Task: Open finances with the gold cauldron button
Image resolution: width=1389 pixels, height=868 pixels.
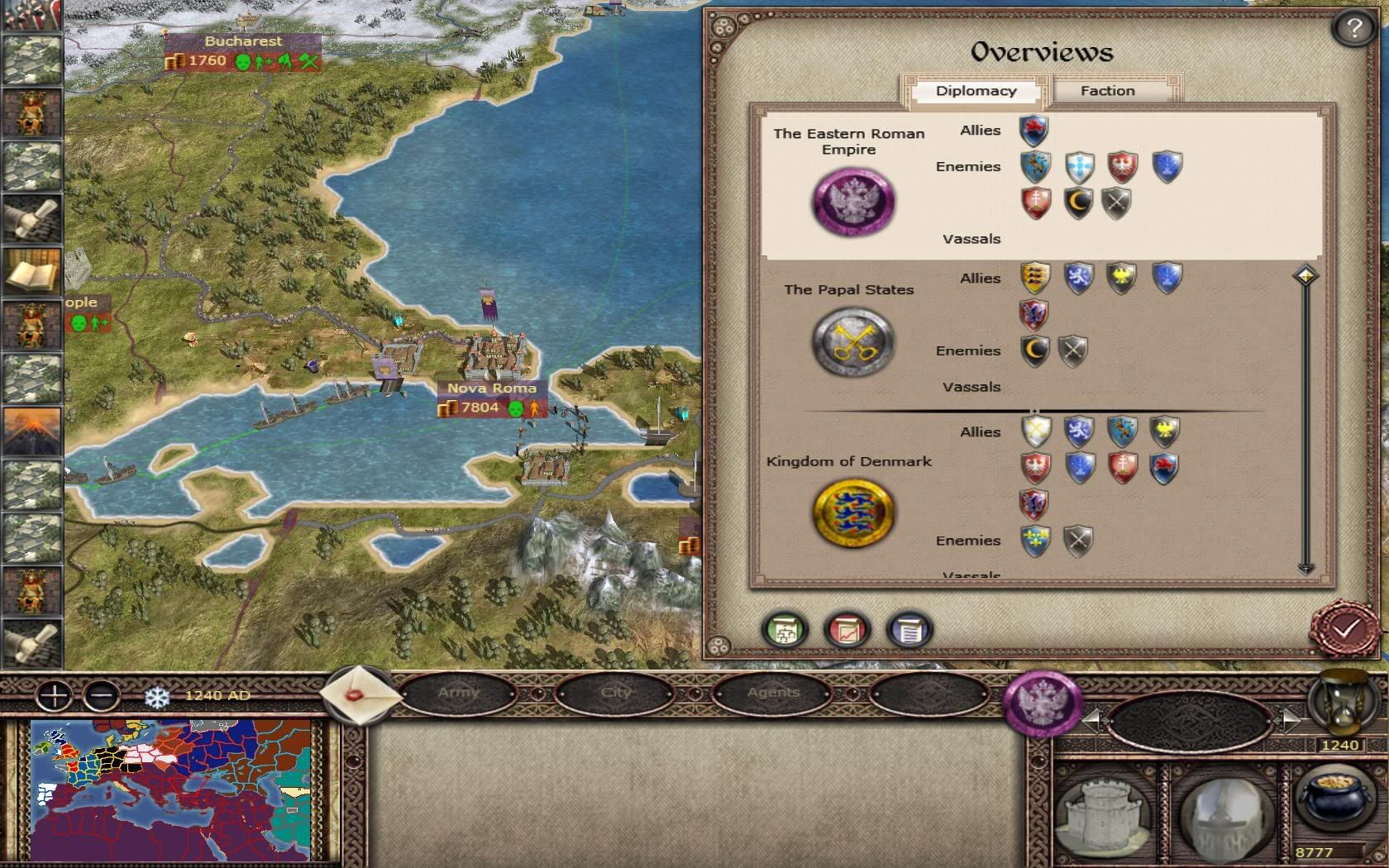Action: coord(1329,800)
